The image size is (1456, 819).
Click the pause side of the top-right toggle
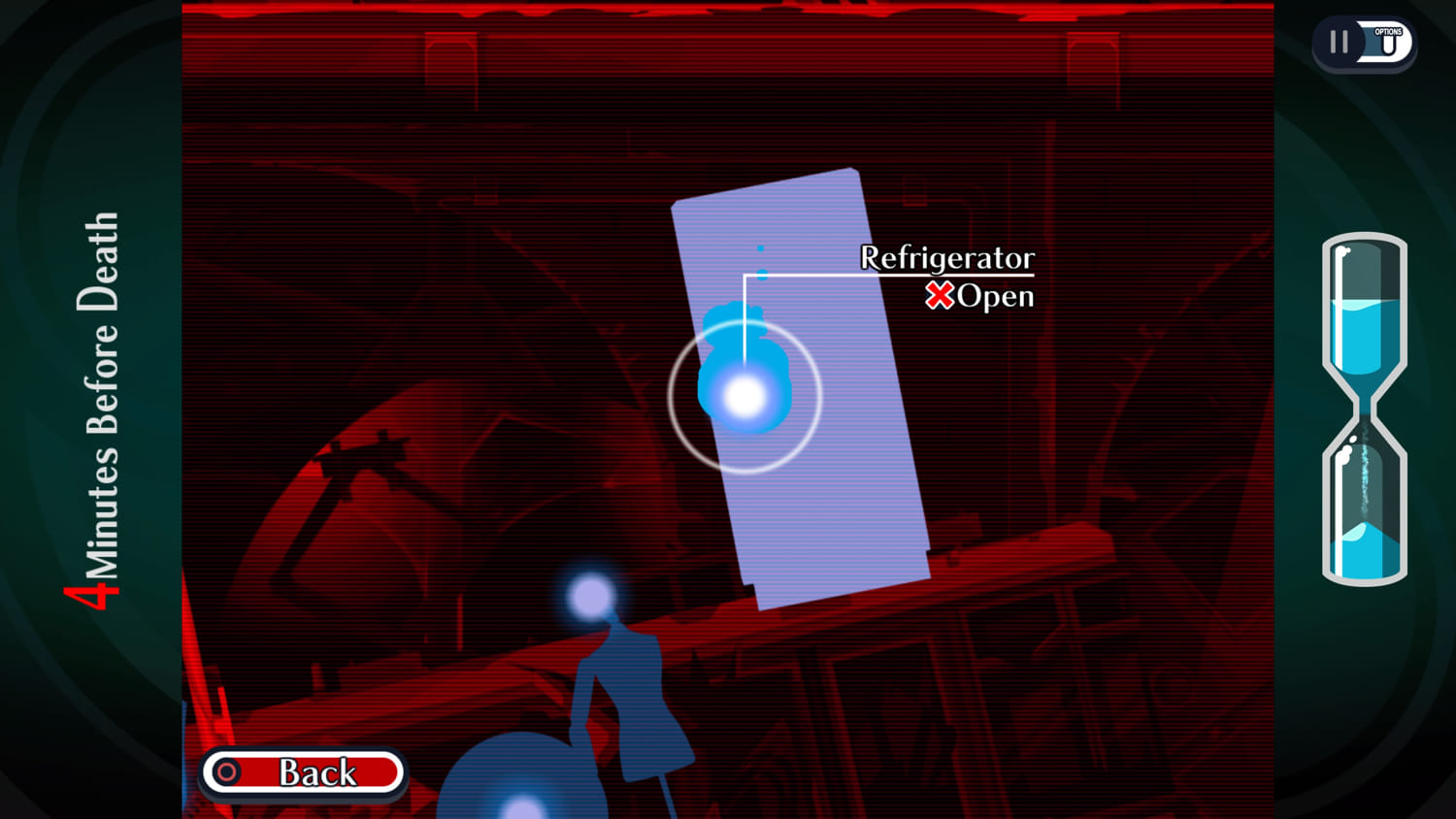(x=1339, y=42)
